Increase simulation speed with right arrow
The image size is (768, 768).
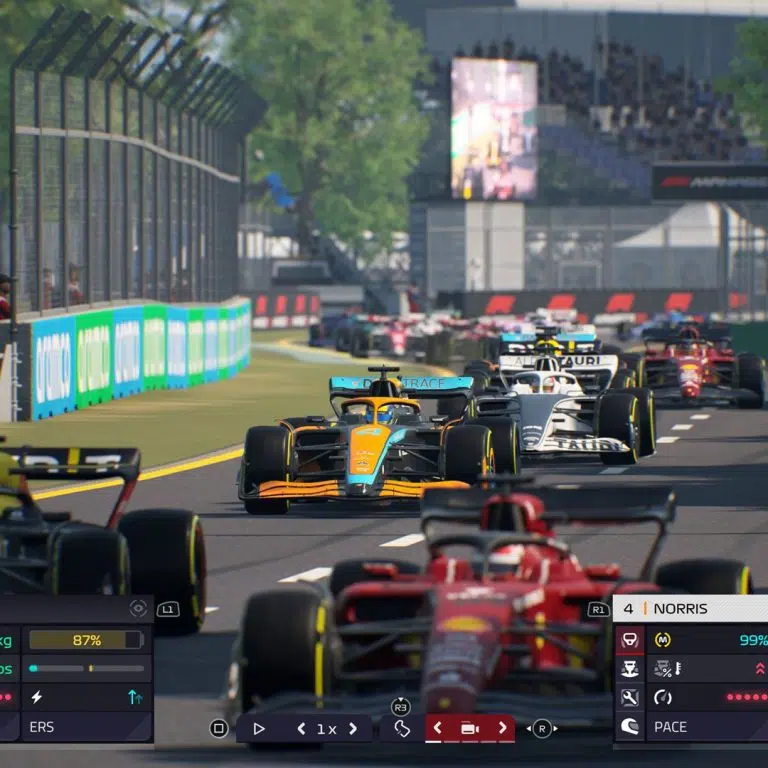[x=352, y=729]
